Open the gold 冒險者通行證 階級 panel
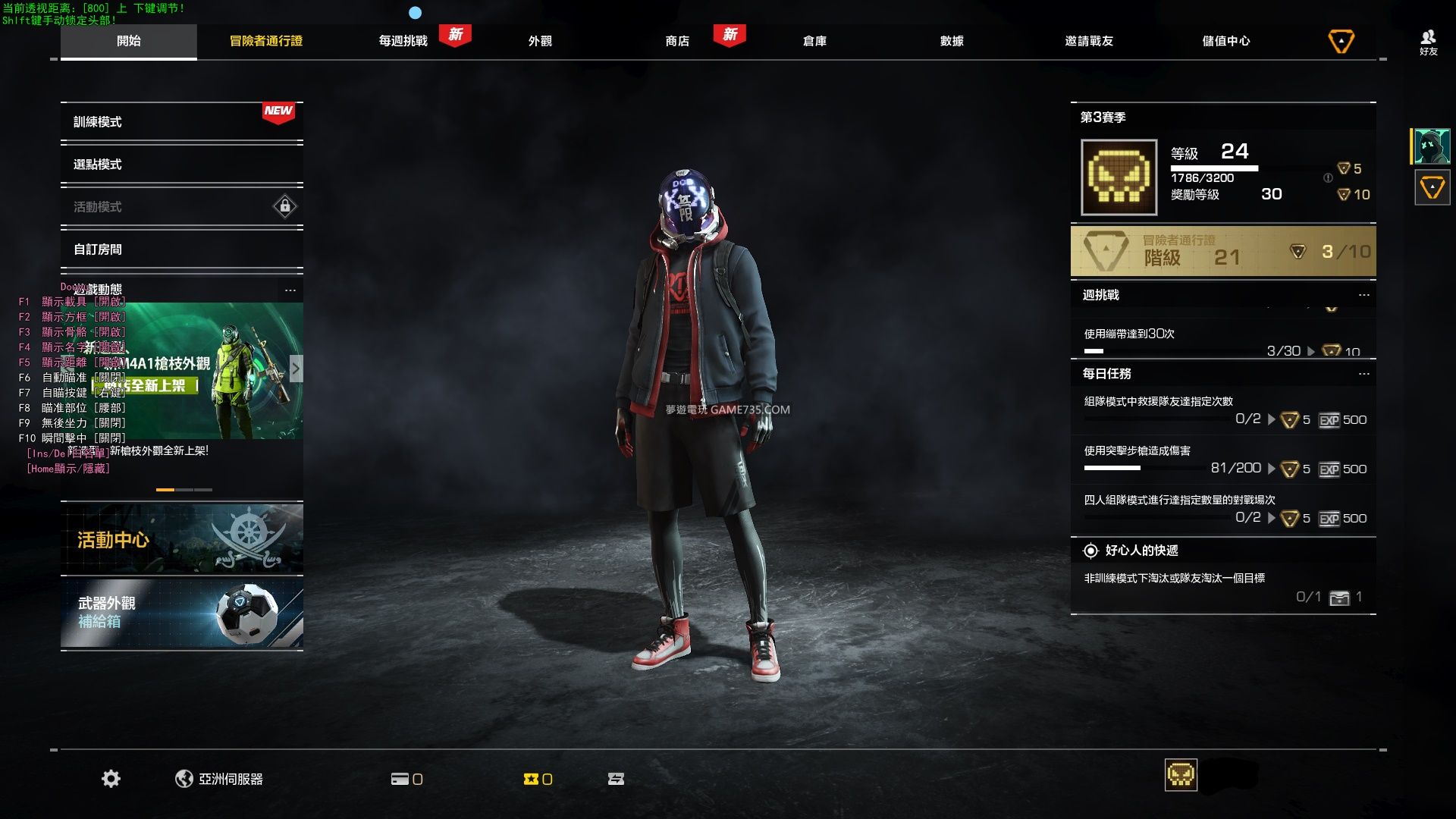Screen dimensions: 1456x819 1222,251
